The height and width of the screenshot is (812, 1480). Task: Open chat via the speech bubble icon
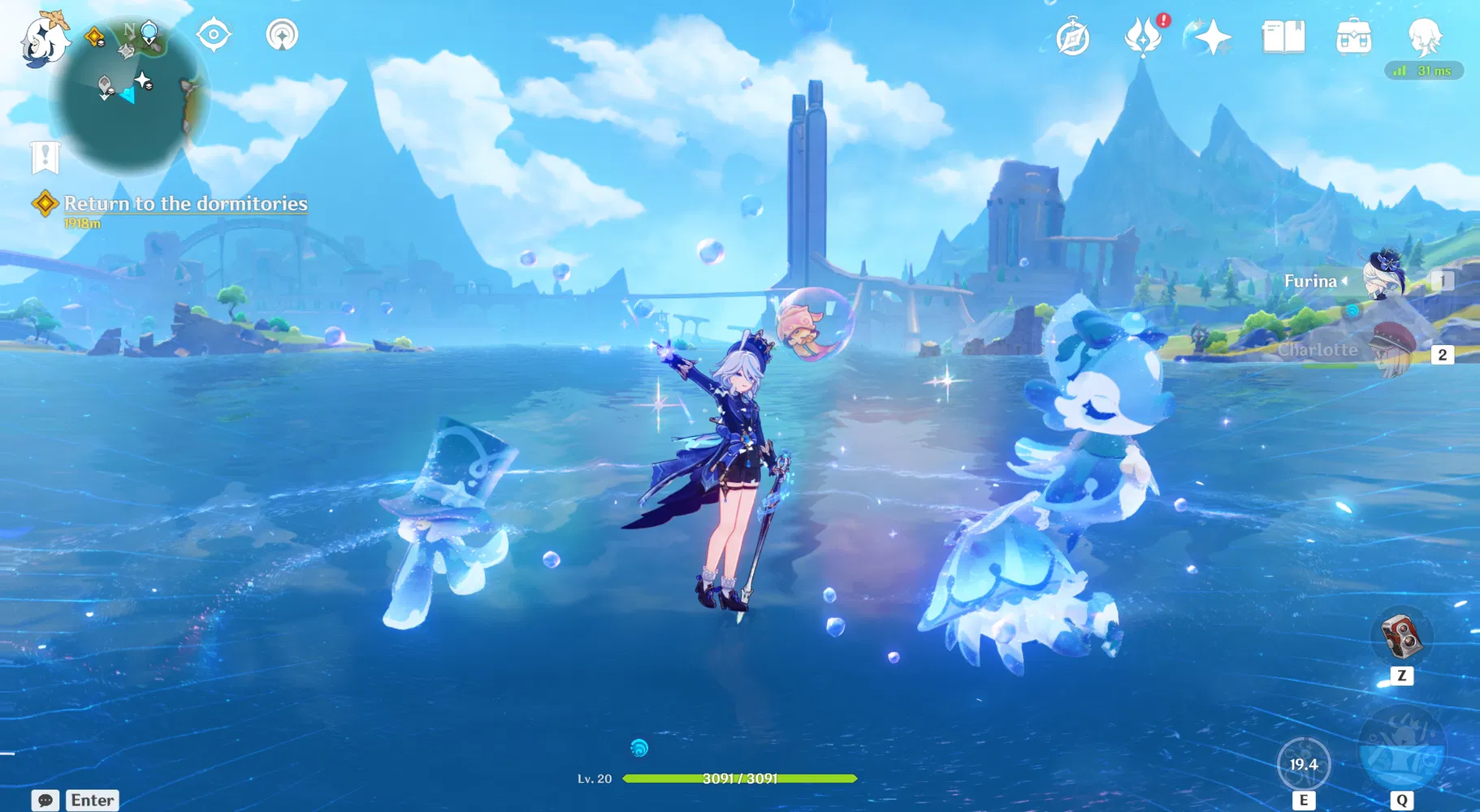pyautogui.click(x=45, y=800)
